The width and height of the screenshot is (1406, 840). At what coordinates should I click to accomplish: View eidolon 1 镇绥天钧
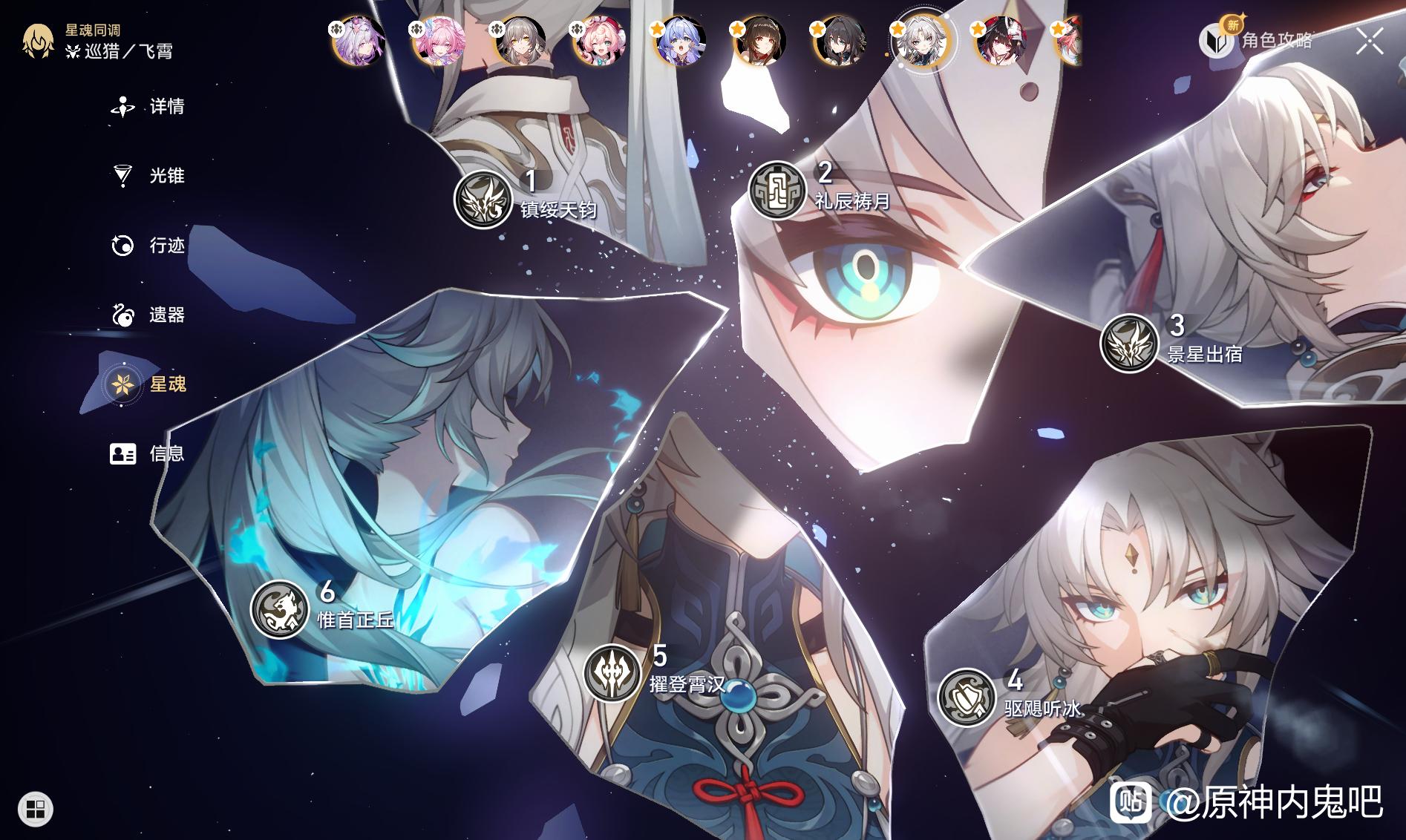click(483, 199)
